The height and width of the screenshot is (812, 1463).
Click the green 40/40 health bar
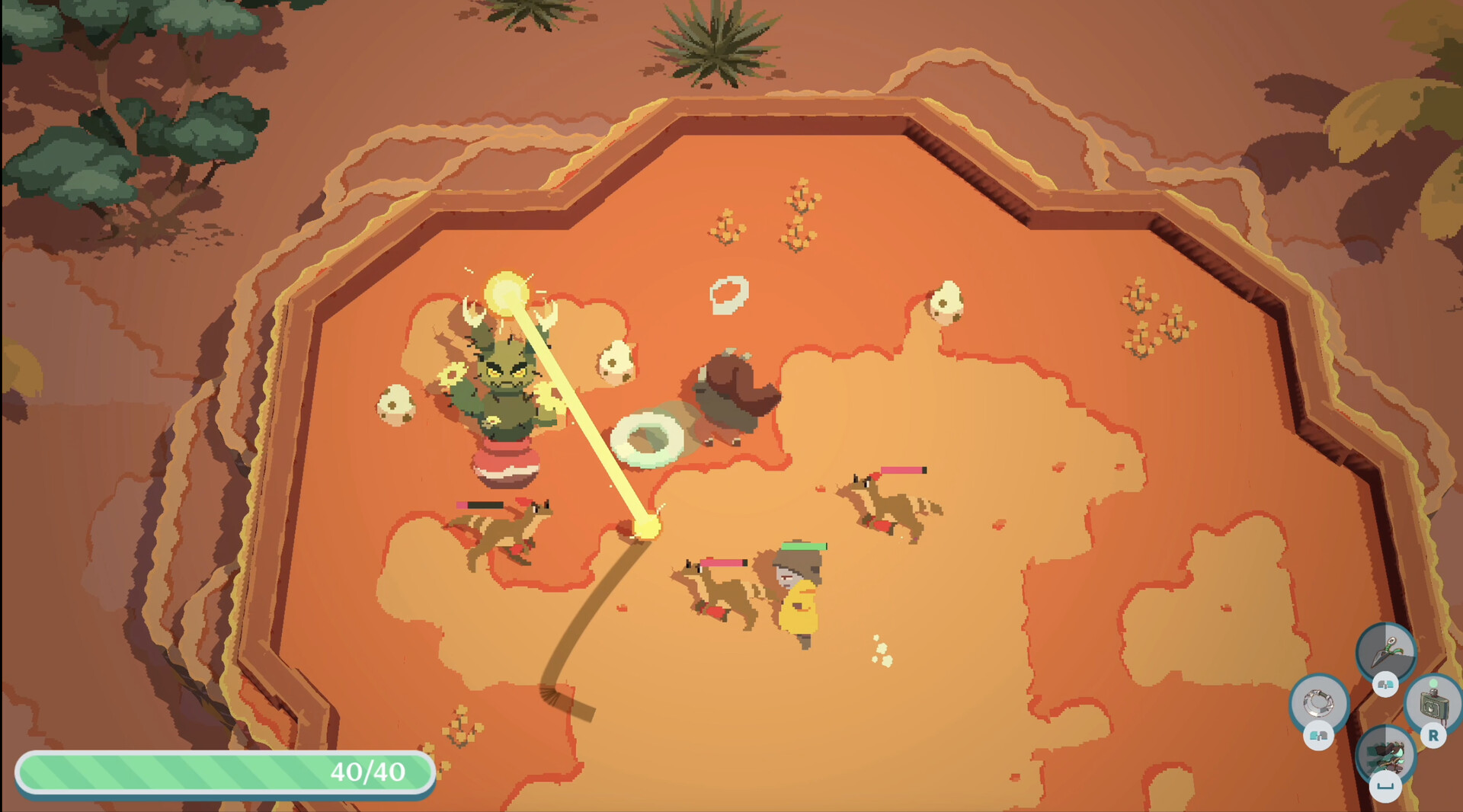tap(225, 772)
